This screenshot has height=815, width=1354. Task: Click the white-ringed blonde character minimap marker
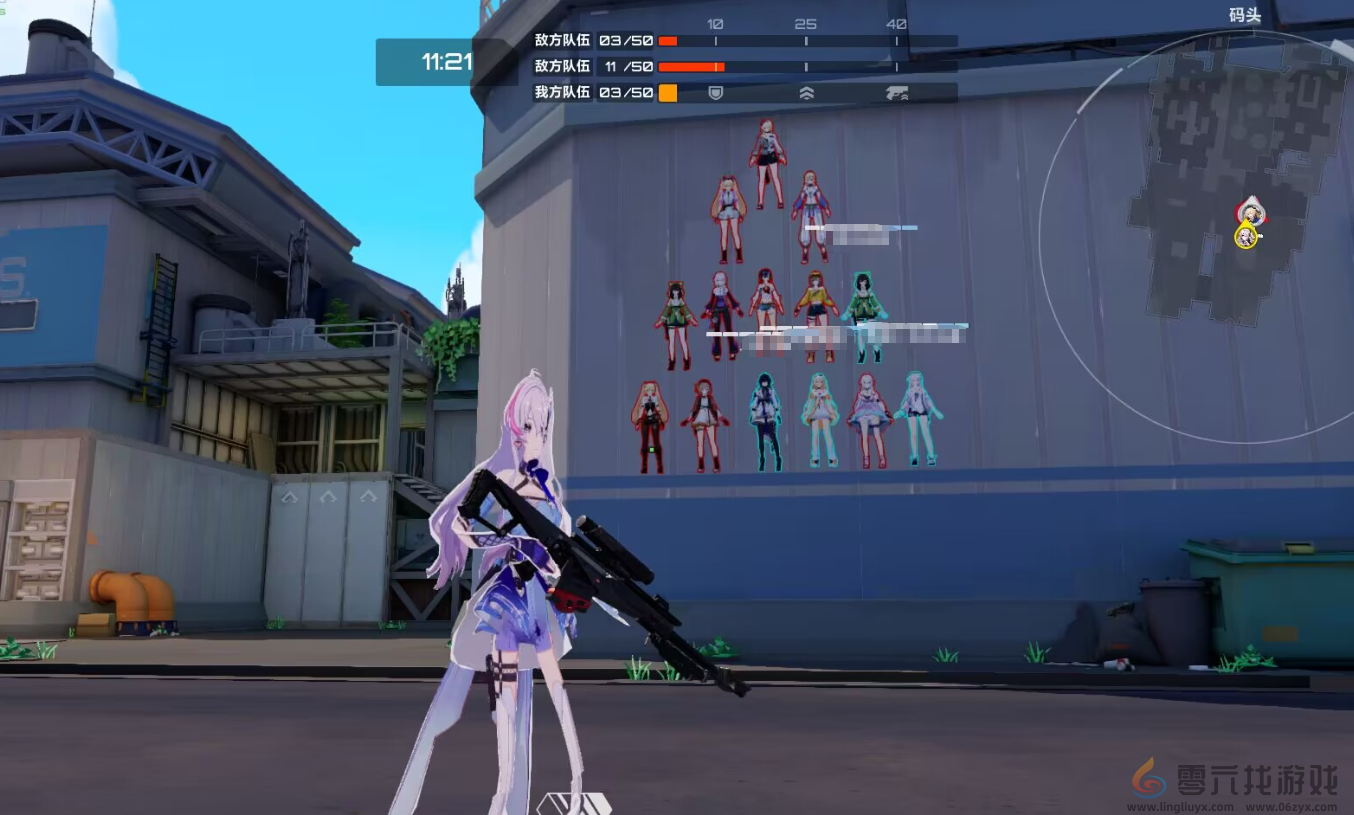(1249, 212)
